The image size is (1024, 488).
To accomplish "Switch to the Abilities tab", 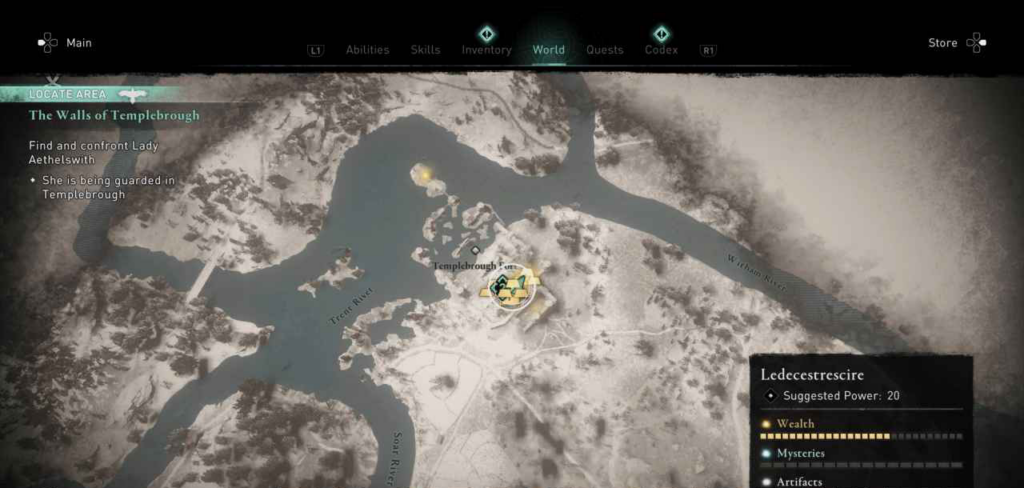I will 365,50.
